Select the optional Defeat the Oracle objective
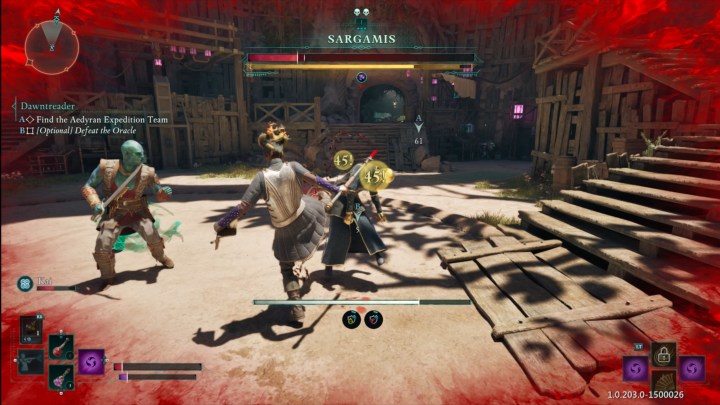 (x=100, y=131)
